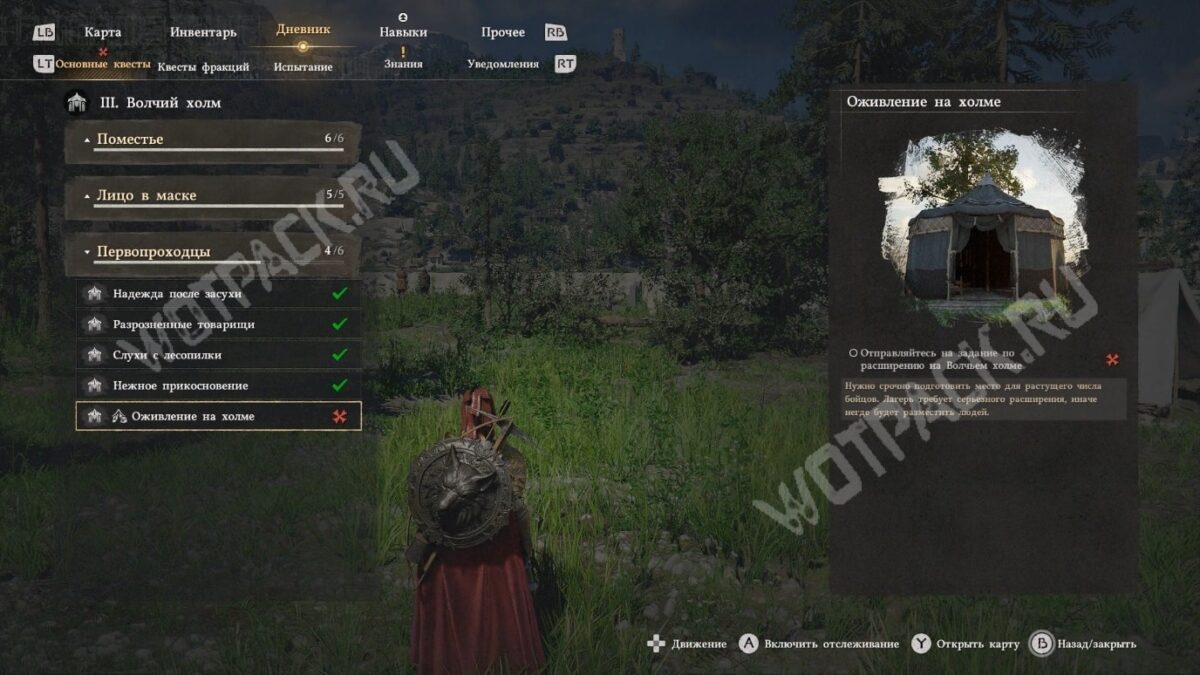Expand the Поместье quest group

tap(212, 140)
